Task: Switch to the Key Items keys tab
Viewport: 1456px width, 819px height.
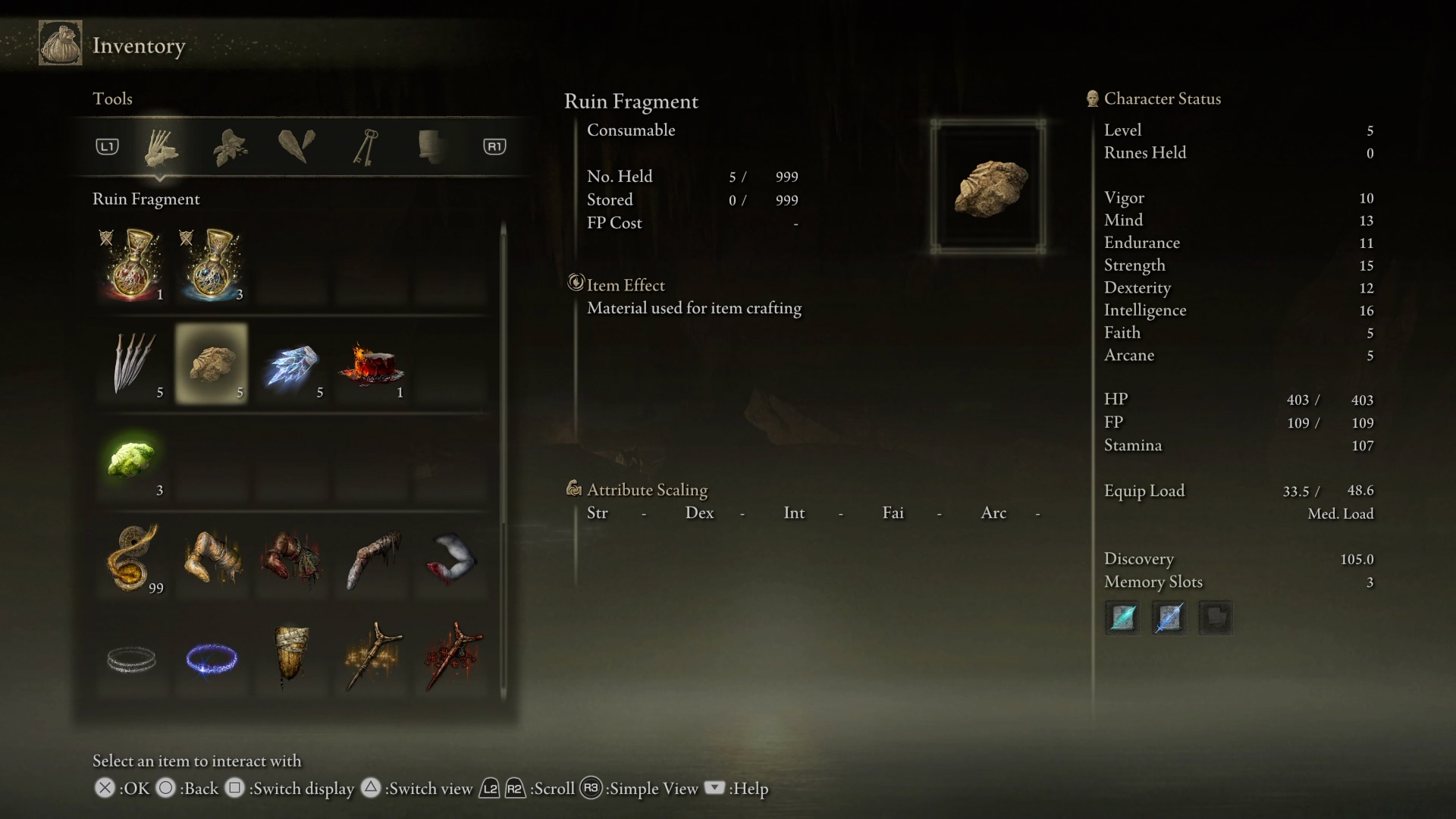Action: [365, 146]
